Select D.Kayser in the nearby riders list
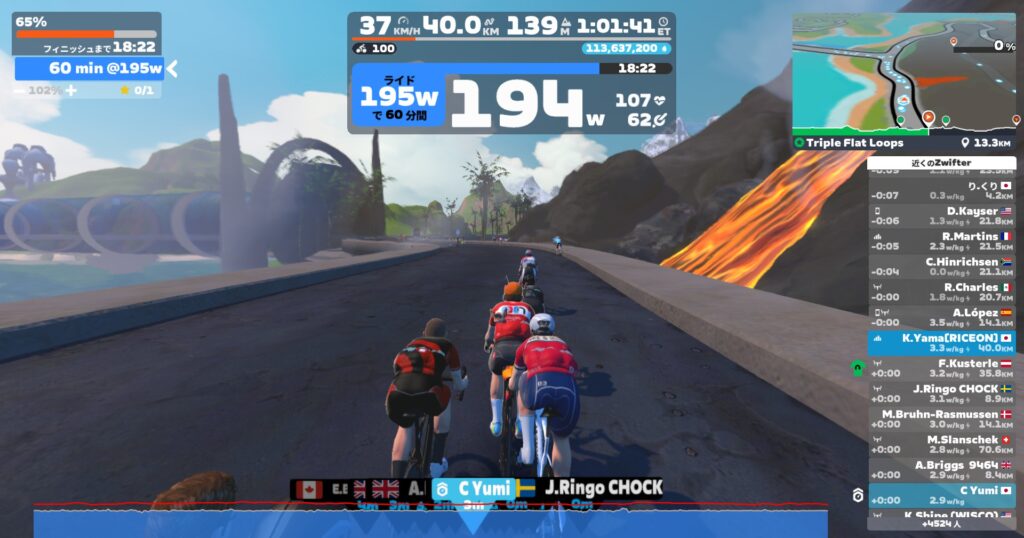Screen dimensions: 1024x538 941,216
